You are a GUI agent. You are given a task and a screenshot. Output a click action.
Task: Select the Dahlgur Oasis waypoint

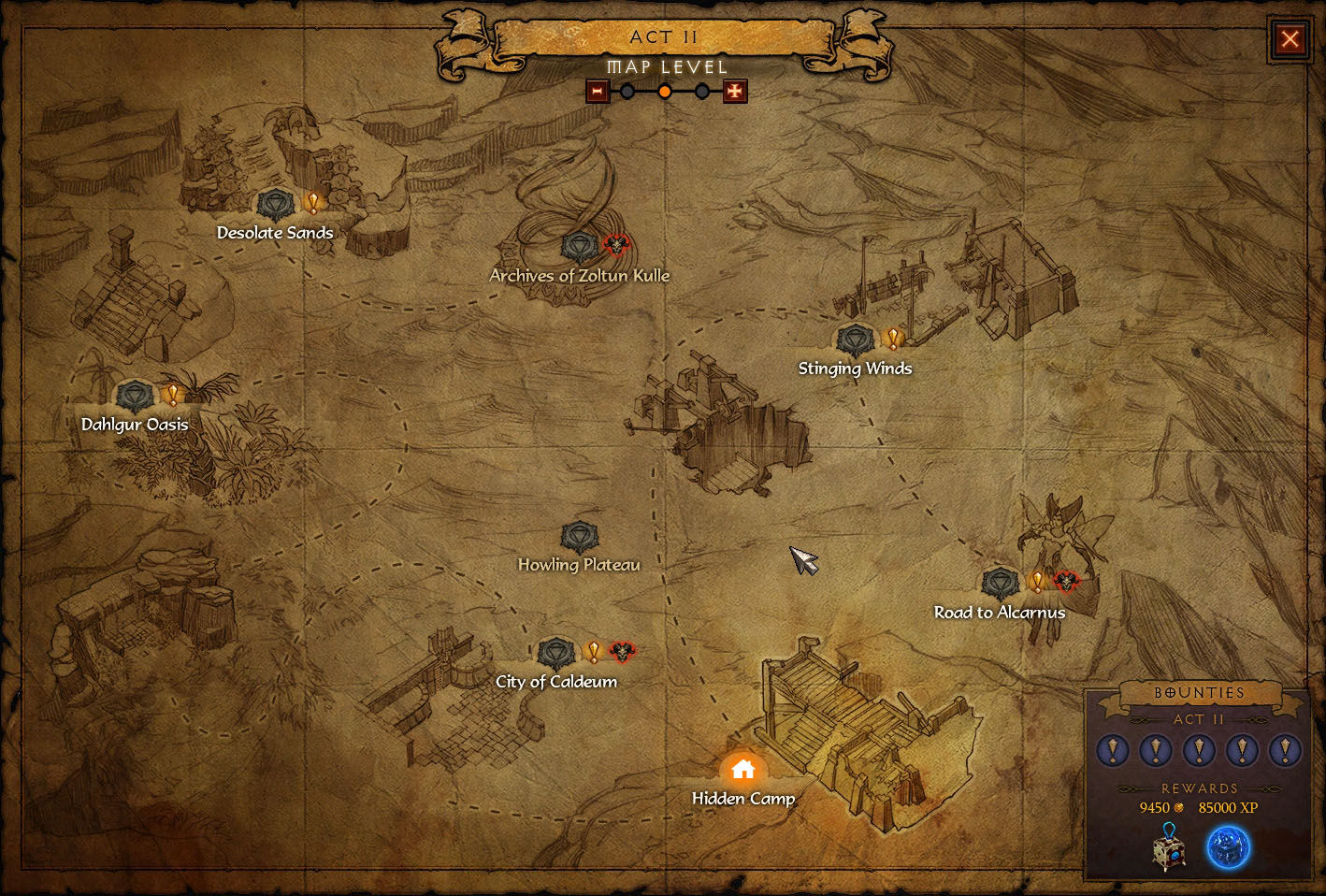point(135,396)
